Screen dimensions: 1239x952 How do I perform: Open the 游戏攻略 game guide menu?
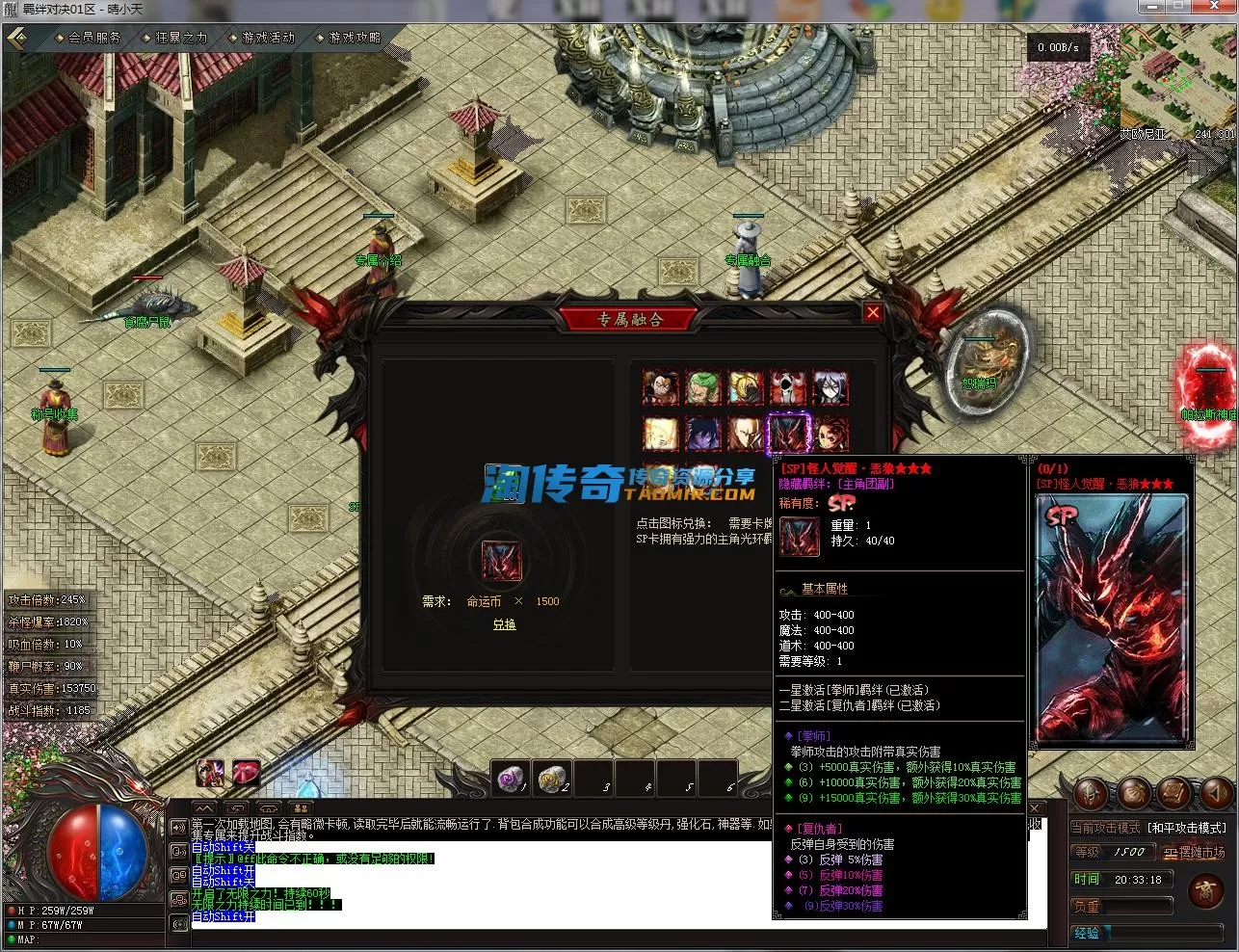click(x=355, y=38)
